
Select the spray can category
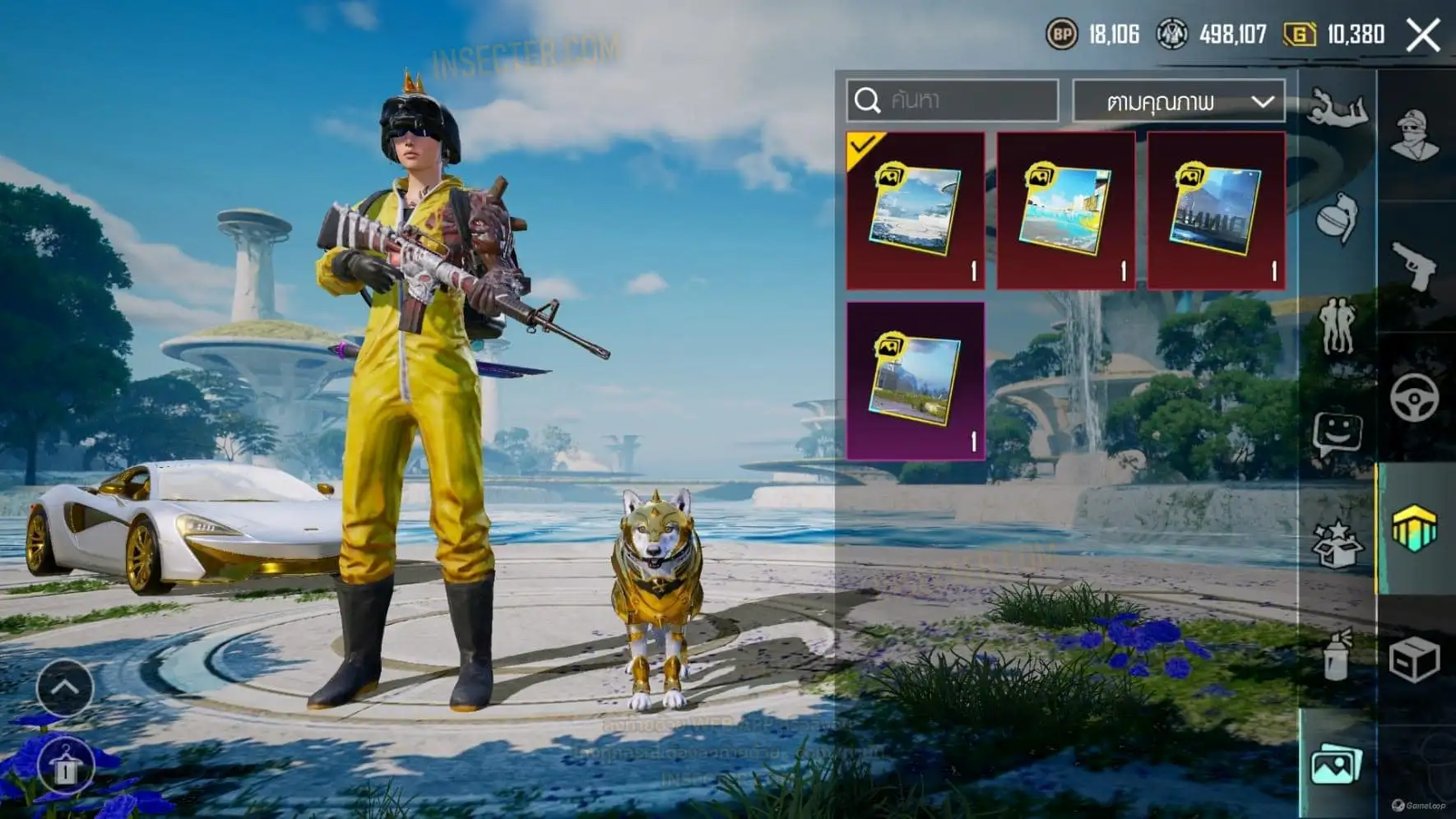pyautogui.click(x=1337, y=655)
